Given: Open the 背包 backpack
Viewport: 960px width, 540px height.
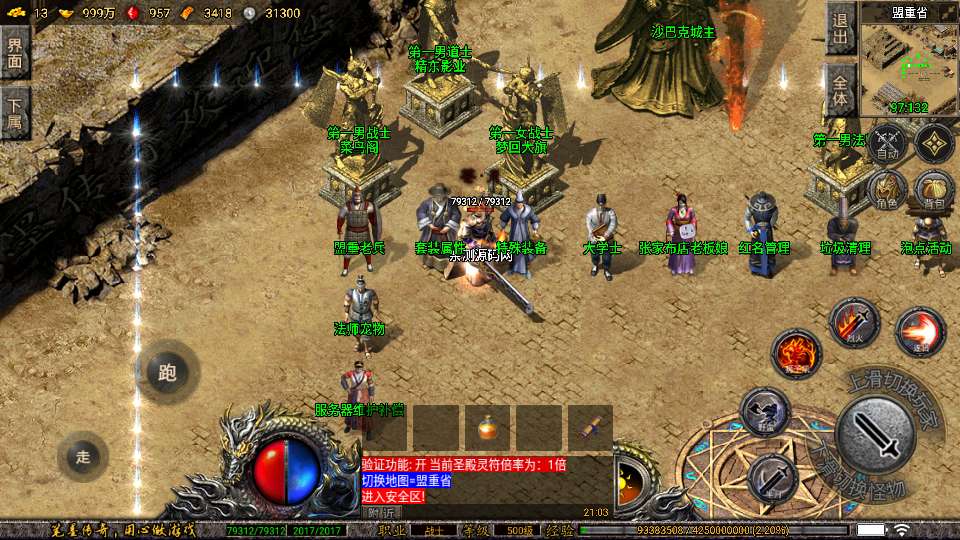Looking at the screenshot, I should coord(935,190).
